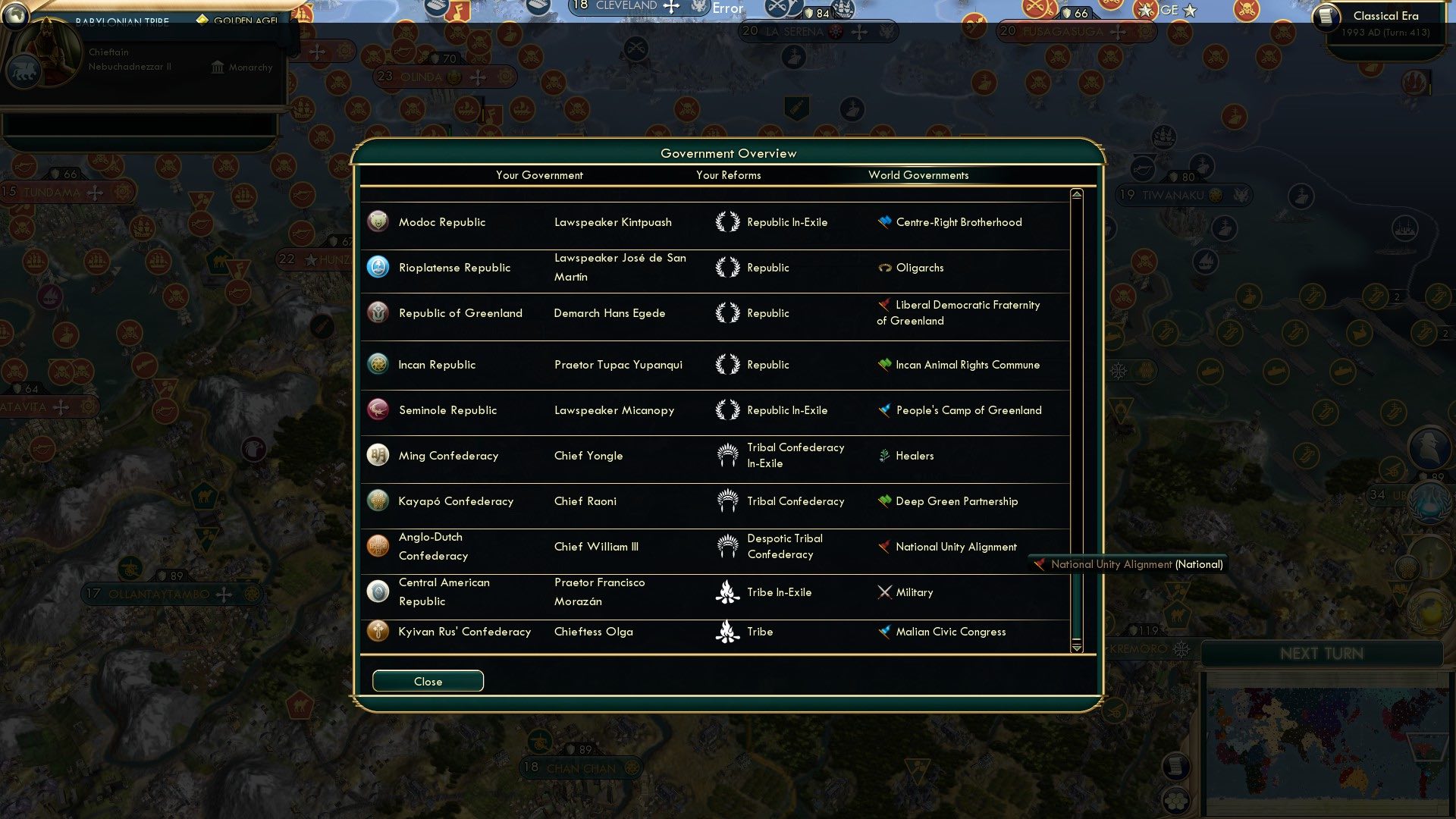Switch to the Your Government tab

click(x=539, y=174)
